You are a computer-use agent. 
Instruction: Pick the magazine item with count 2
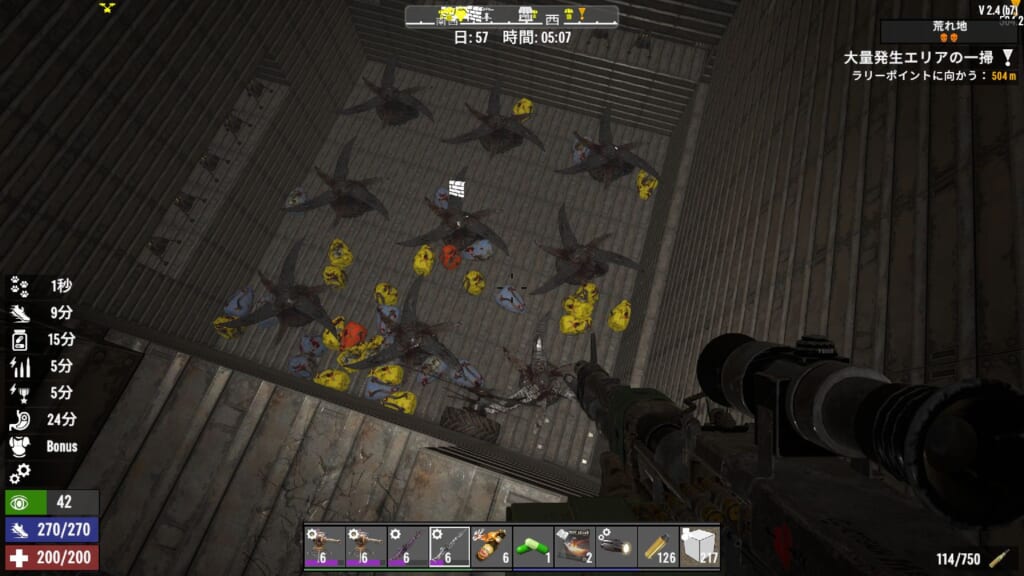(574, 546)
